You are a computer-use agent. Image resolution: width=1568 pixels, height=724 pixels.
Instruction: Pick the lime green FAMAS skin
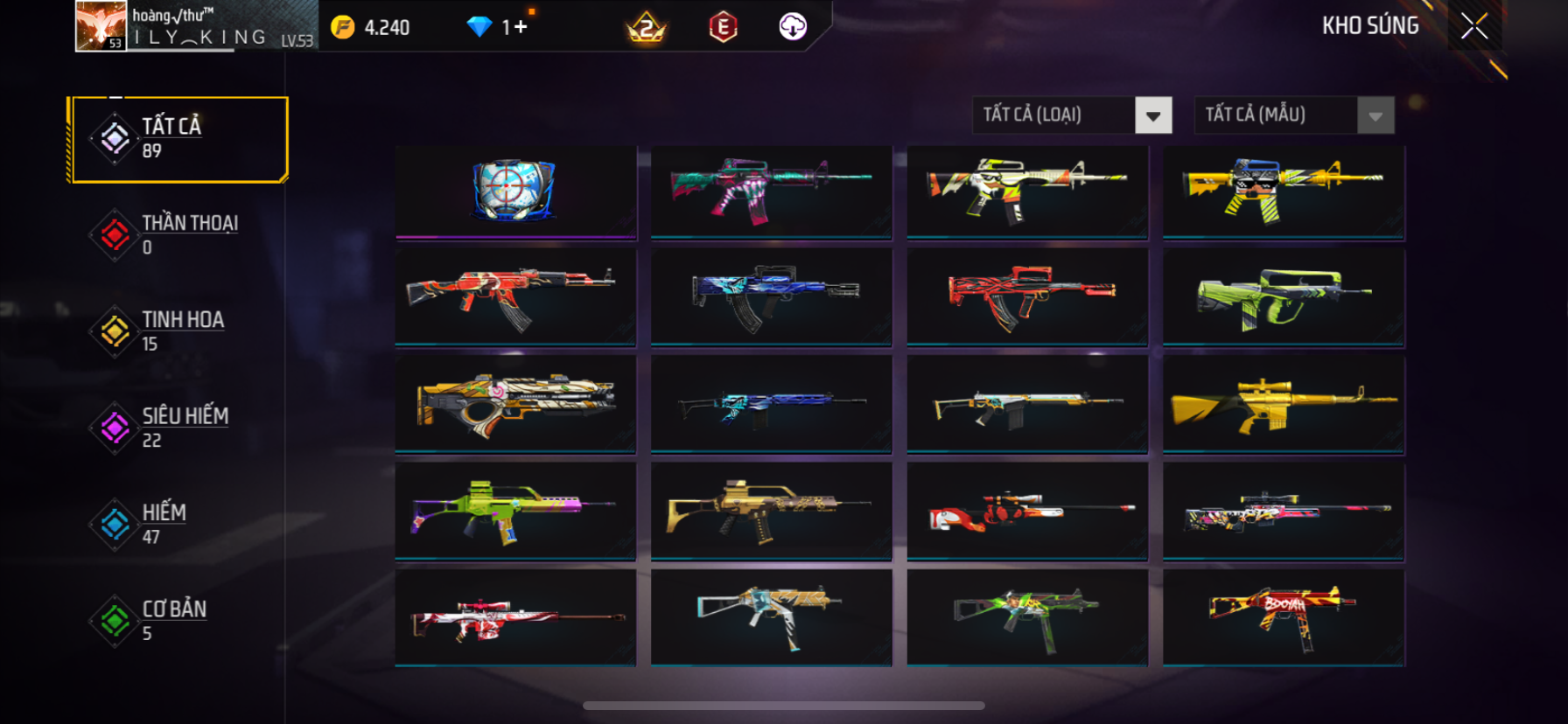(1283, 297)
